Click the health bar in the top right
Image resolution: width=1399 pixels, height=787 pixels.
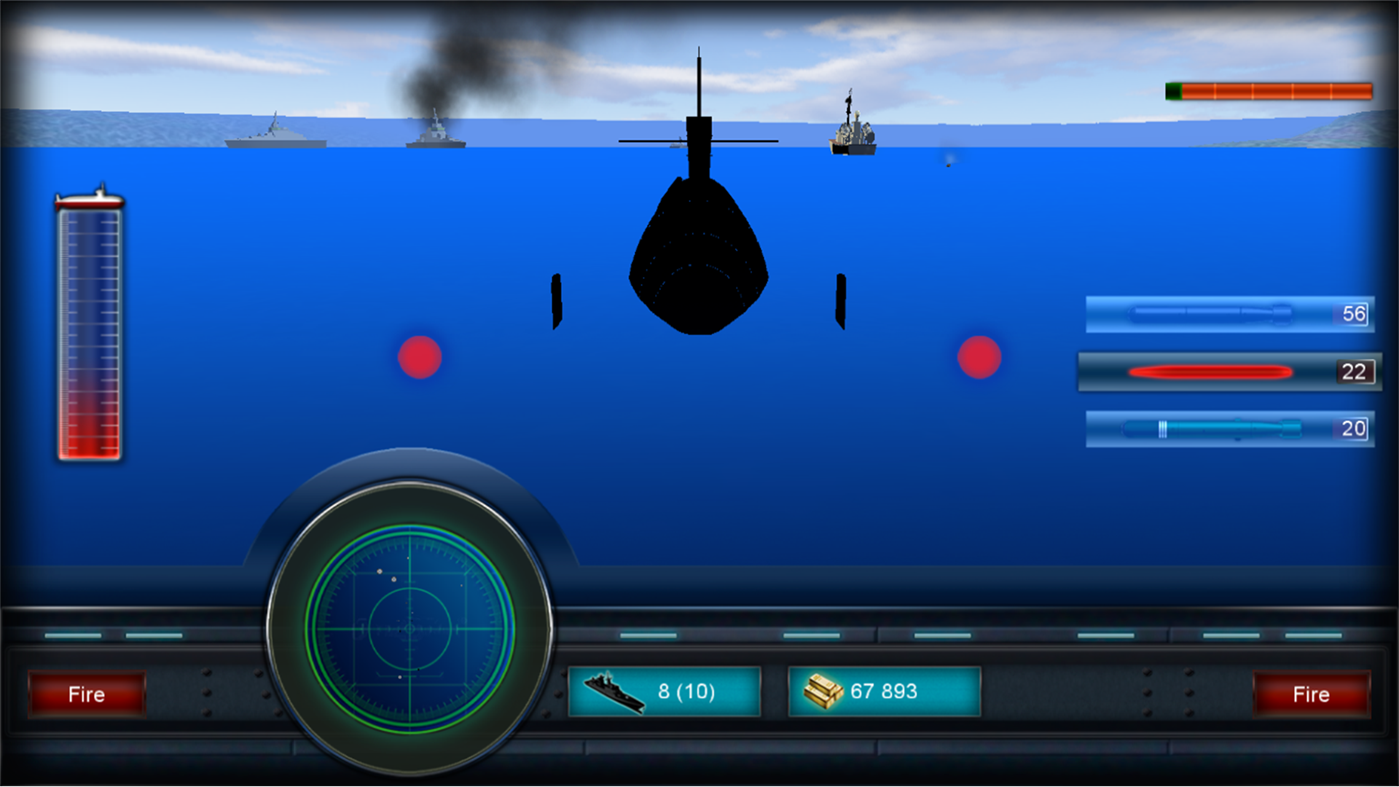pos(1267,90)
